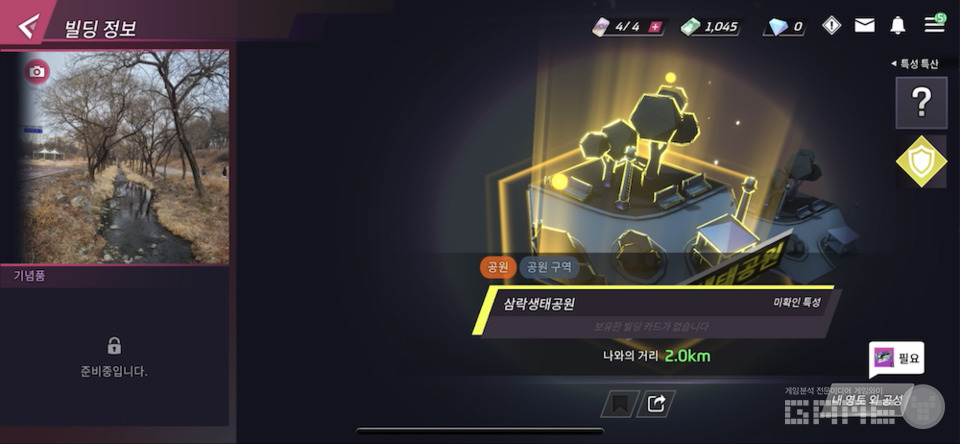
Task: Go back from the 빌딩 정보 screen
Action: click(x=29, y=26)
